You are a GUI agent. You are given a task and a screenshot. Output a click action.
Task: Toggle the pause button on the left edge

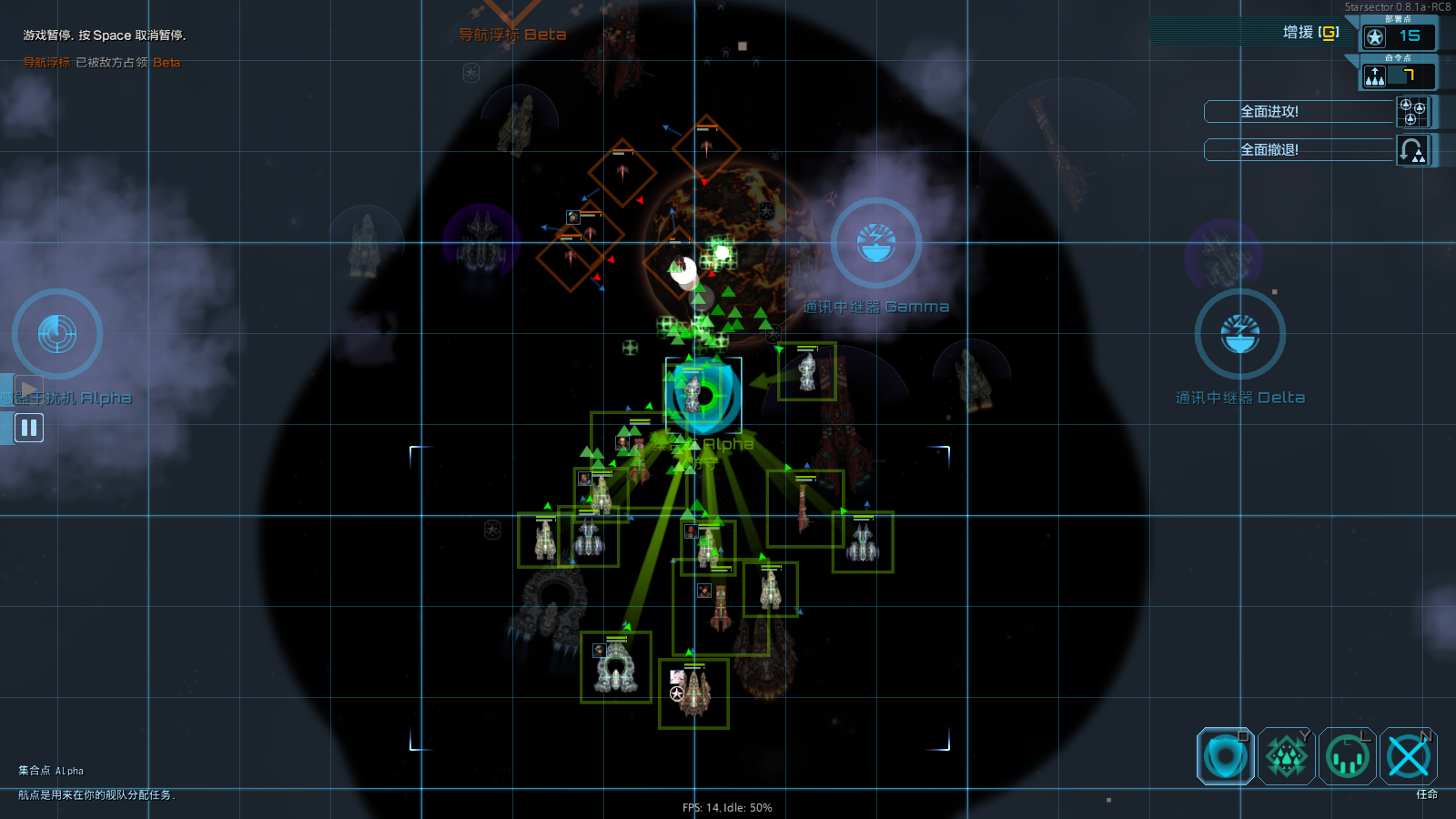[x=28, y=427]
